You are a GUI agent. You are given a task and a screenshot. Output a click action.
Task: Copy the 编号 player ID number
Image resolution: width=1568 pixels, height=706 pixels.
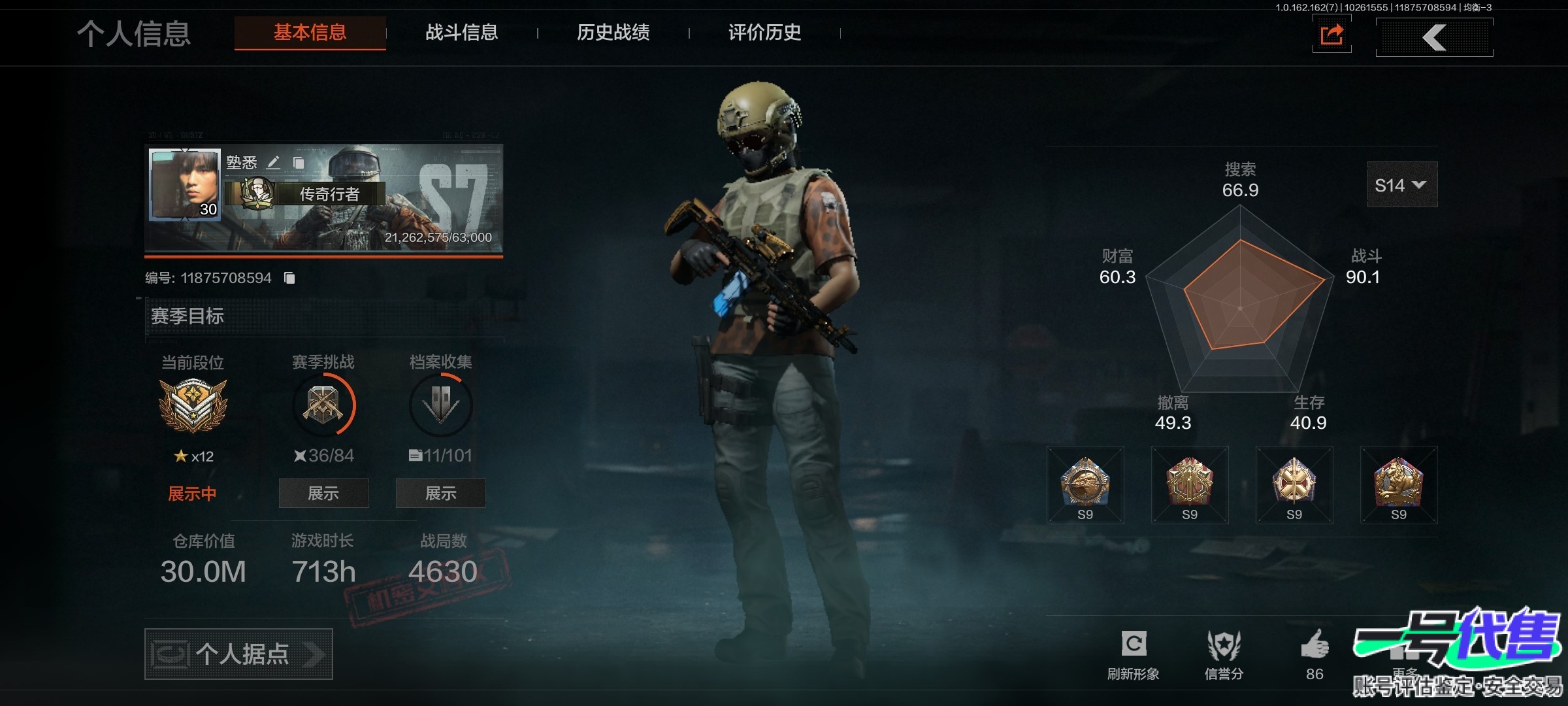289,278
